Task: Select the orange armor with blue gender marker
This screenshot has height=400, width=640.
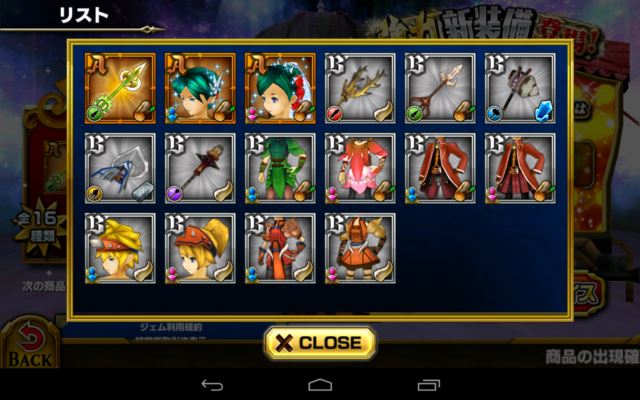Action: pyautogui.click(x=280, y=248)
